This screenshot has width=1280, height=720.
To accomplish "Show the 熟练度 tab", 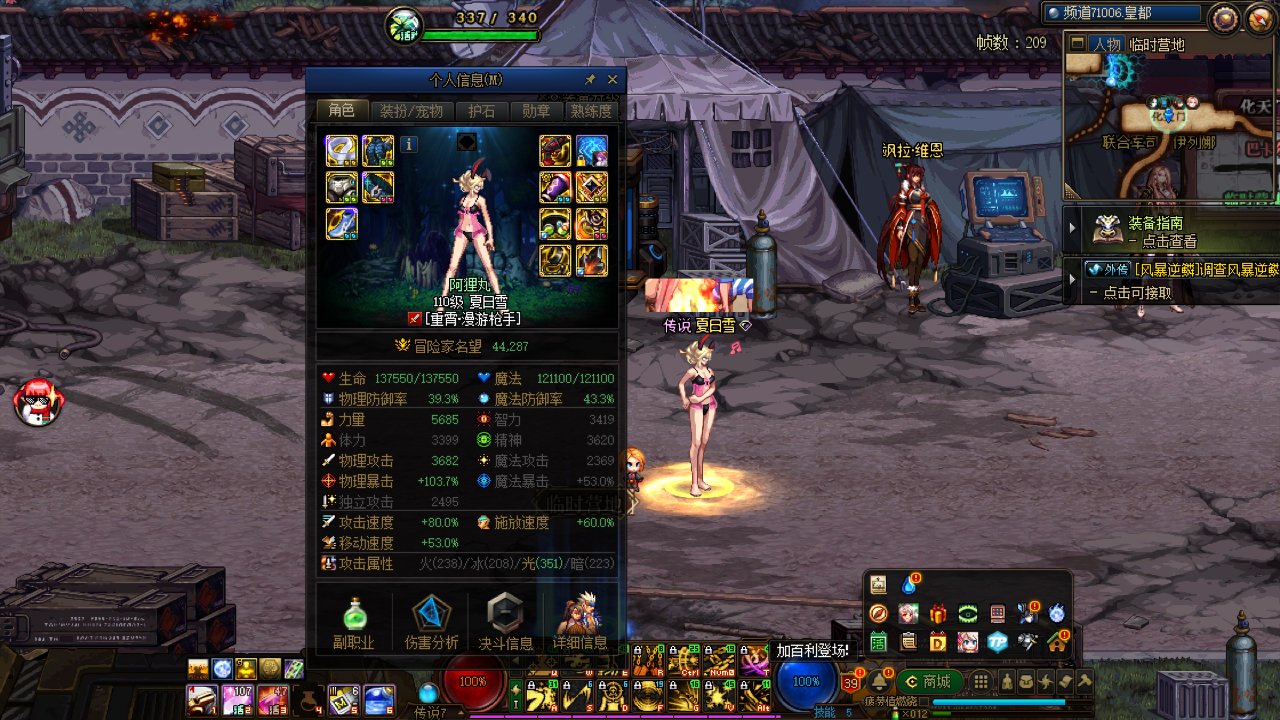I will (591, 111).
